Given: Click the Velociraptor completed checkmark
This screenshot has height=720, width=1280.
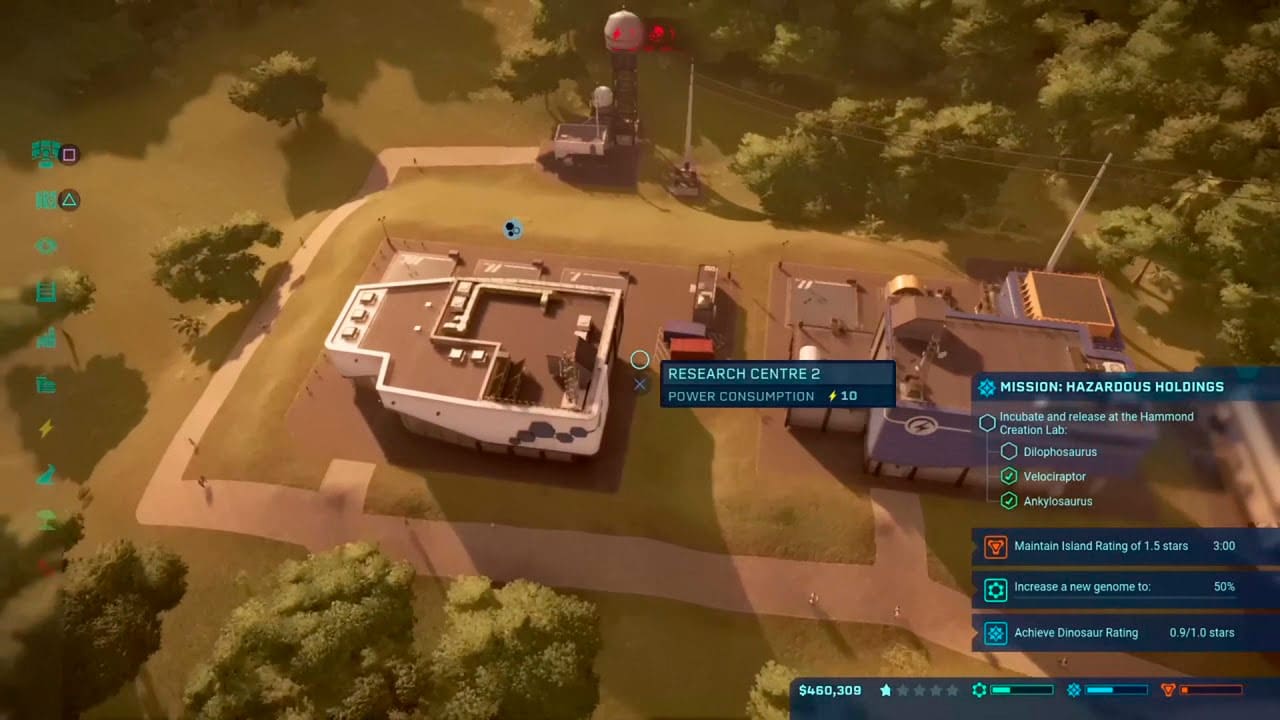Looking at the screenshot, I should point(1009,476).
